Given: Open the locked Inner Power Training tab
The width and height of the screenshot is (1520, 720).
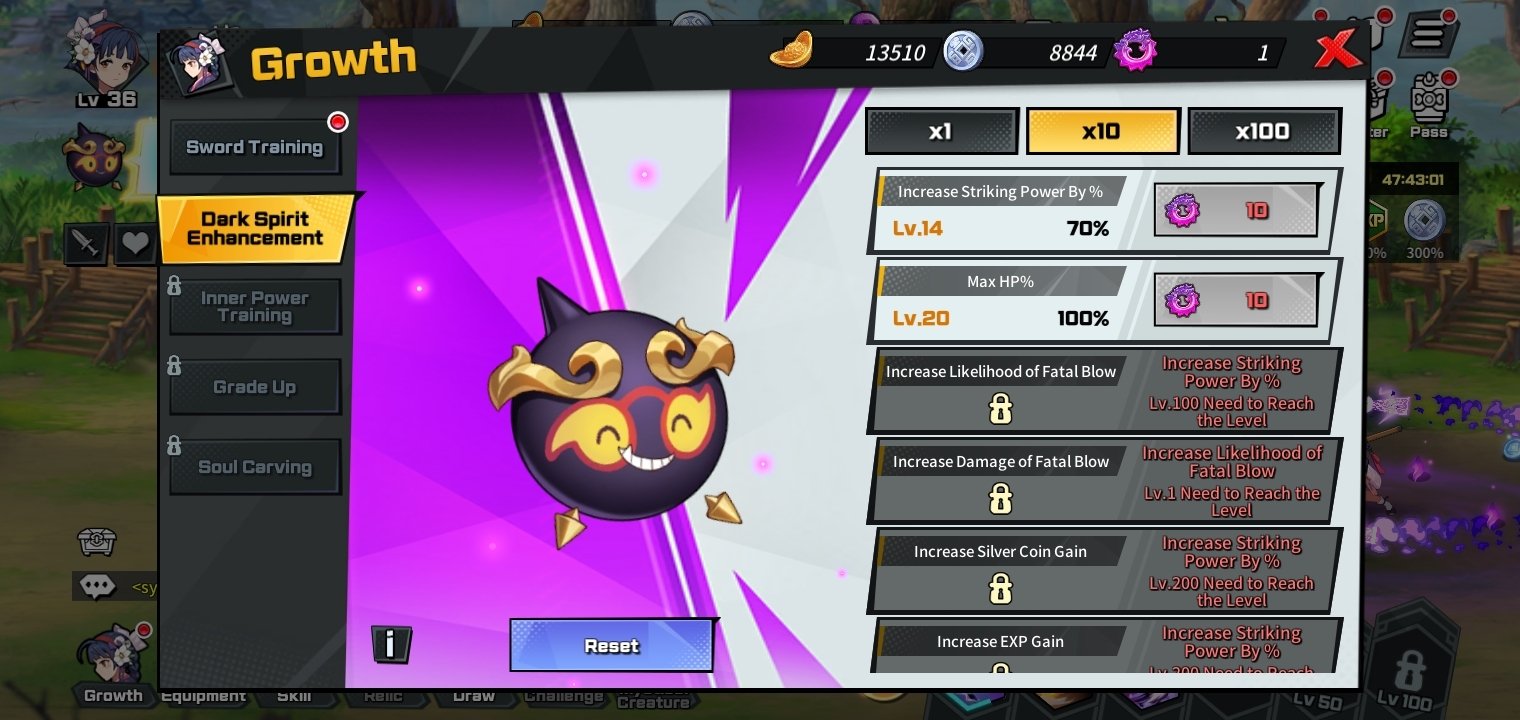Looking at the screenshot, I should [x=255, y=306].
